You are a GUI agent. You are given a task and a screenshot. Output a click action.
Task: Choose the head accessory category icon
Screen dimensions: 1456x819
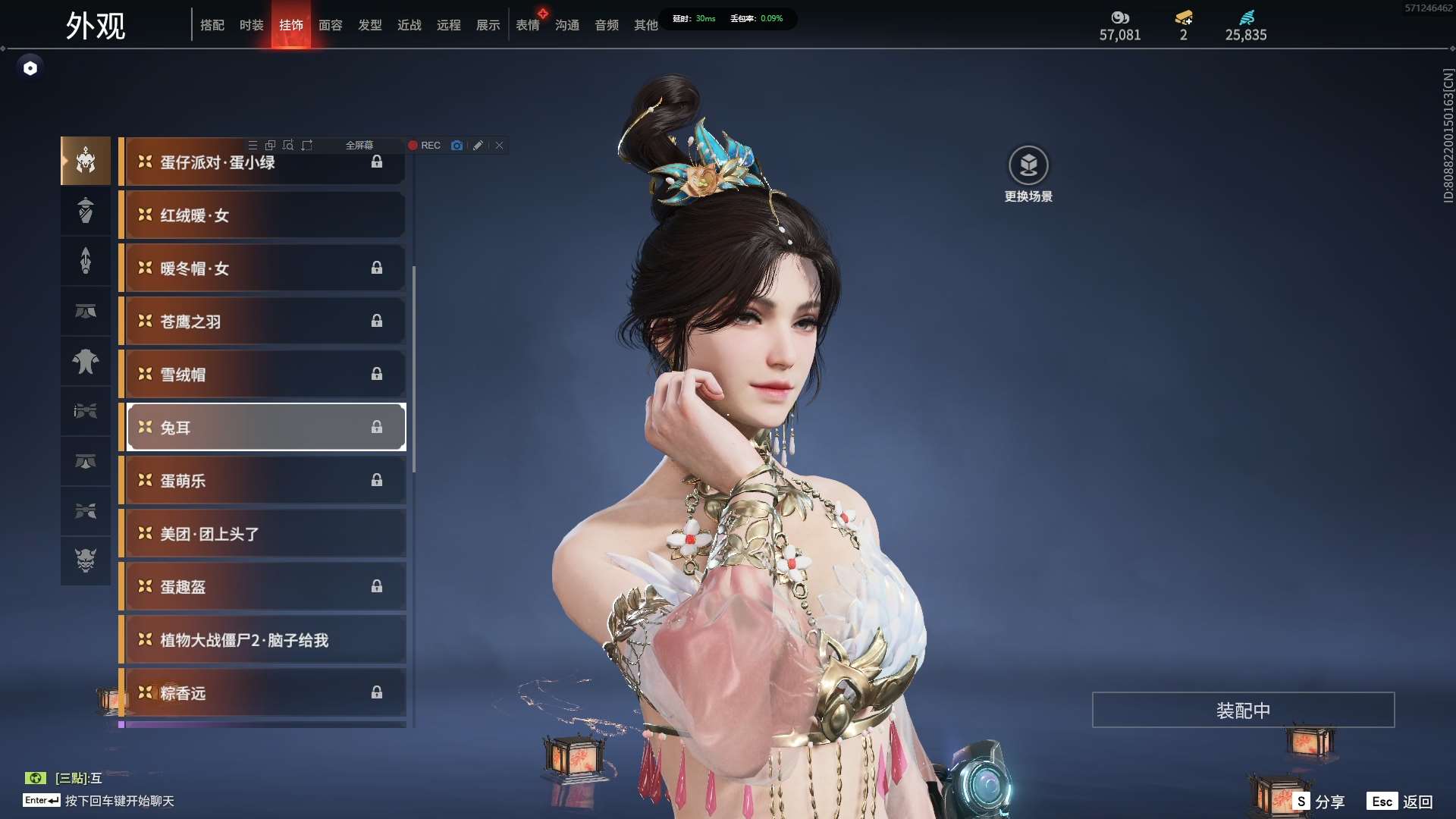[86, 161]
